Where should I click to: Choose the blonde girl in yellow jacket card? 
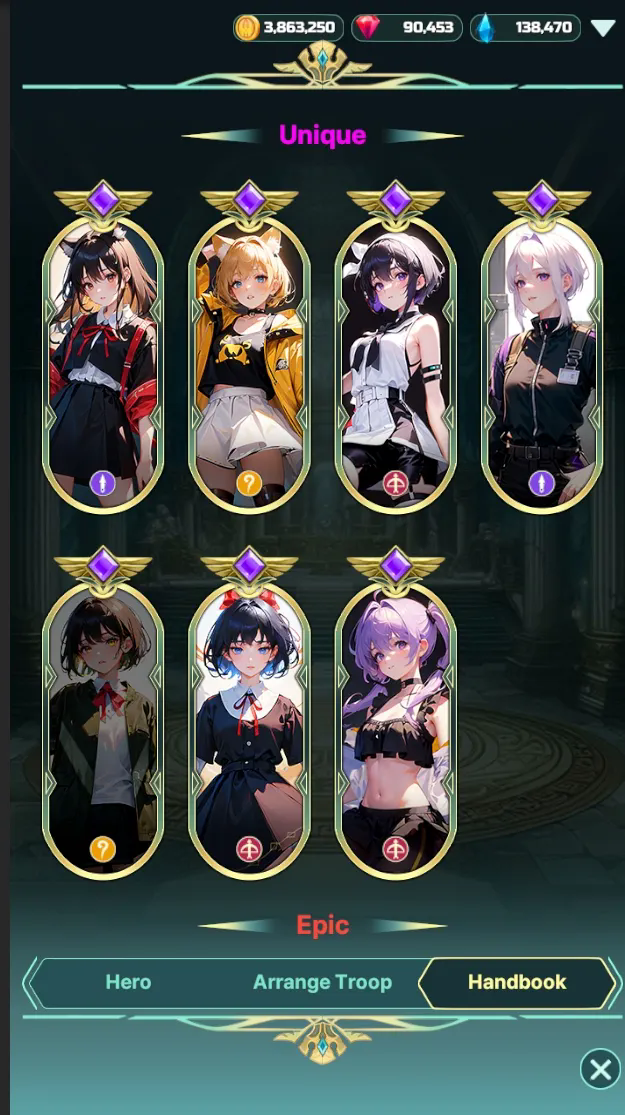(x=249, y=365)
